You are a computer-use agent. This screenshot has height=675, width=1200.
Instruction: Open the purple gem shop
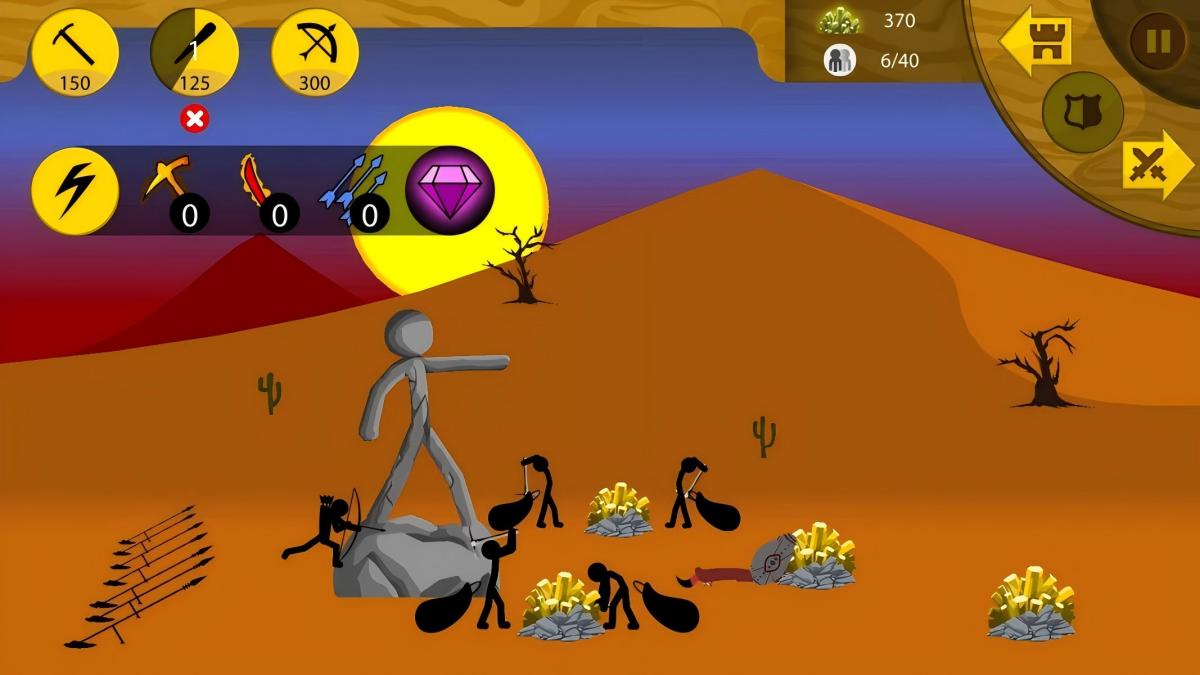[x=450, y=190]
